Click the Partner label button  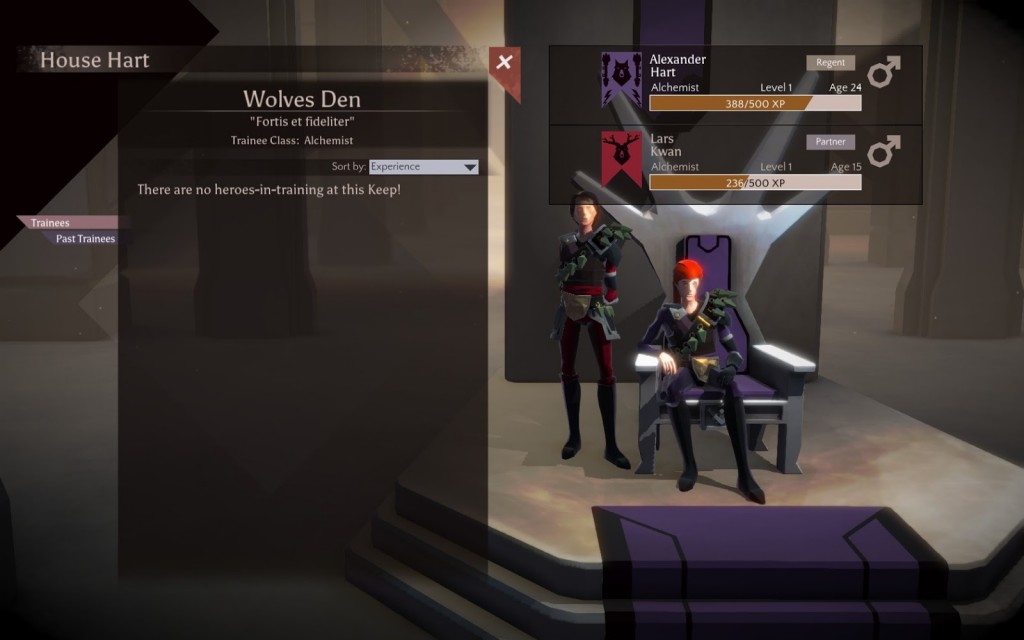click(831, 142)
